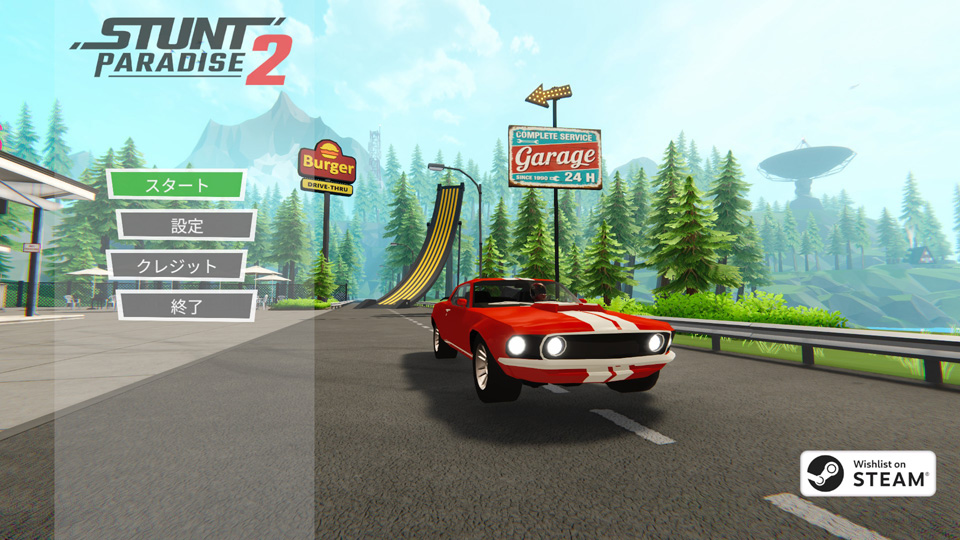
Task: Start the game with スタート
Action: click(x=176, y=185)
